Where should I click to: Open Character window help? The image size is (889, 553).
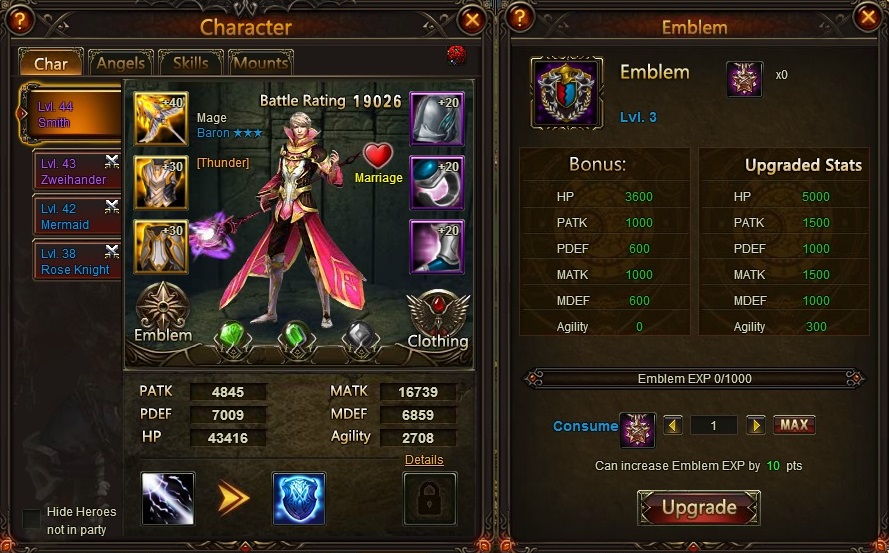18,19
